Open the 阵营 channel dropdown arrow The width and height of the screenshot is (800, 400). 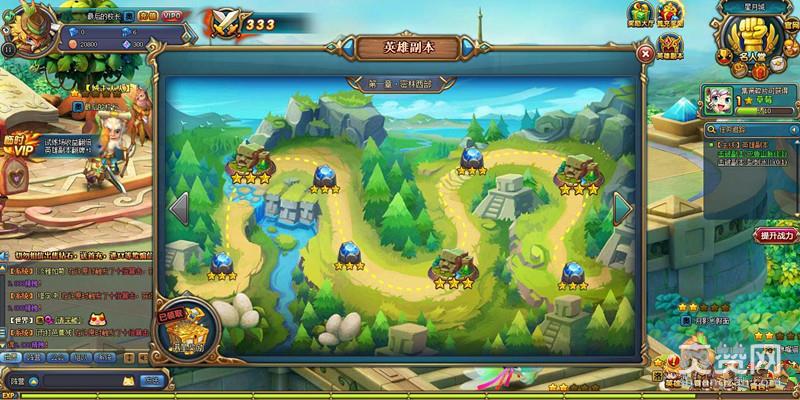[x=31, y=380]
